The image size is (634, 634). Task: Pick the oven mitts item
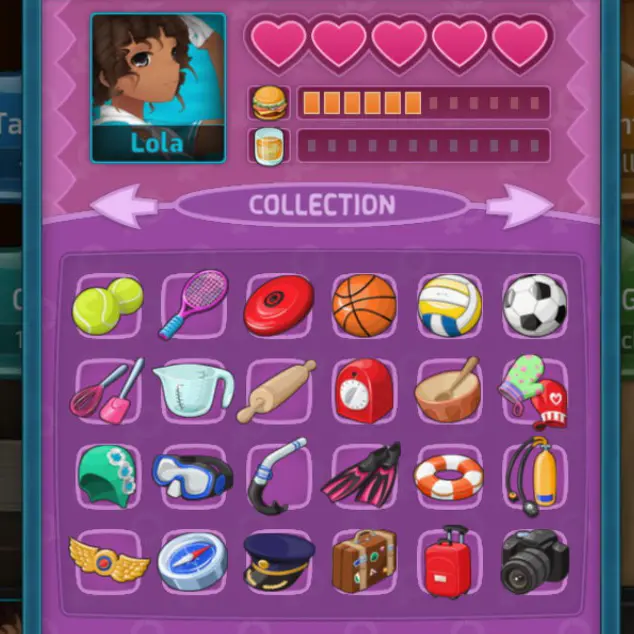coord(534,390)
